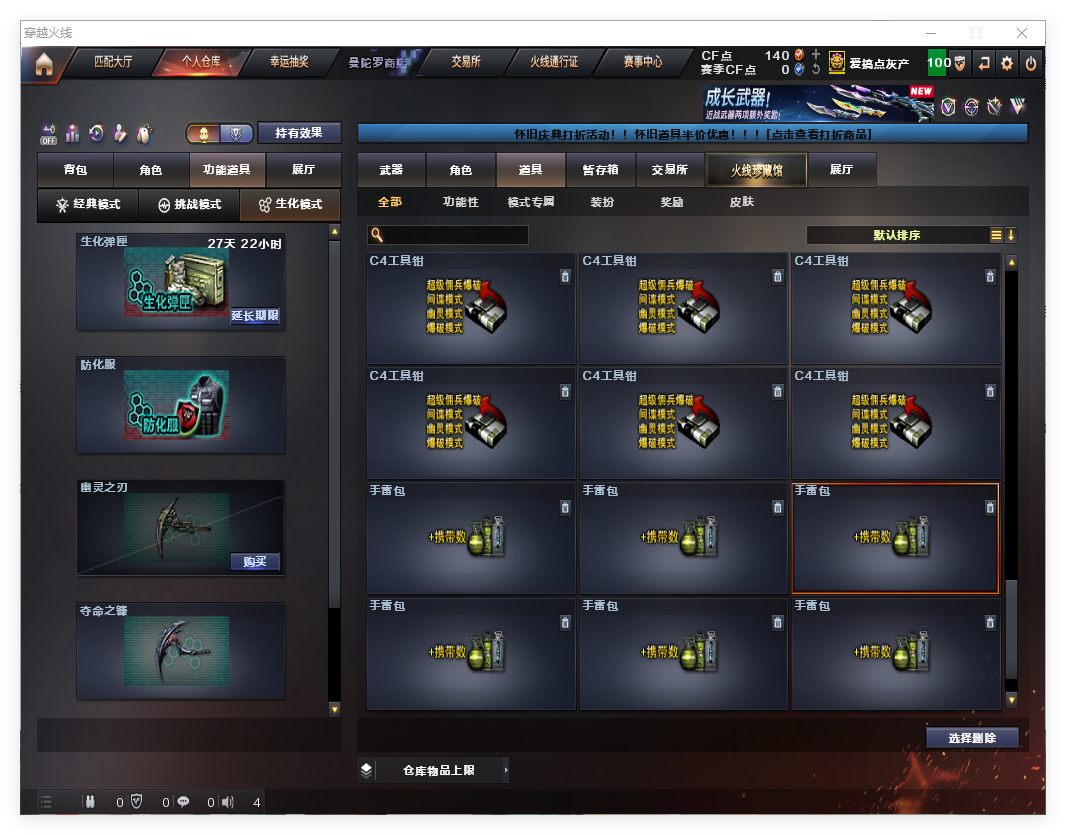Open the 火线通行证 battle pass tab
This screenshot has width=1066, height=835.
[554, 62]
